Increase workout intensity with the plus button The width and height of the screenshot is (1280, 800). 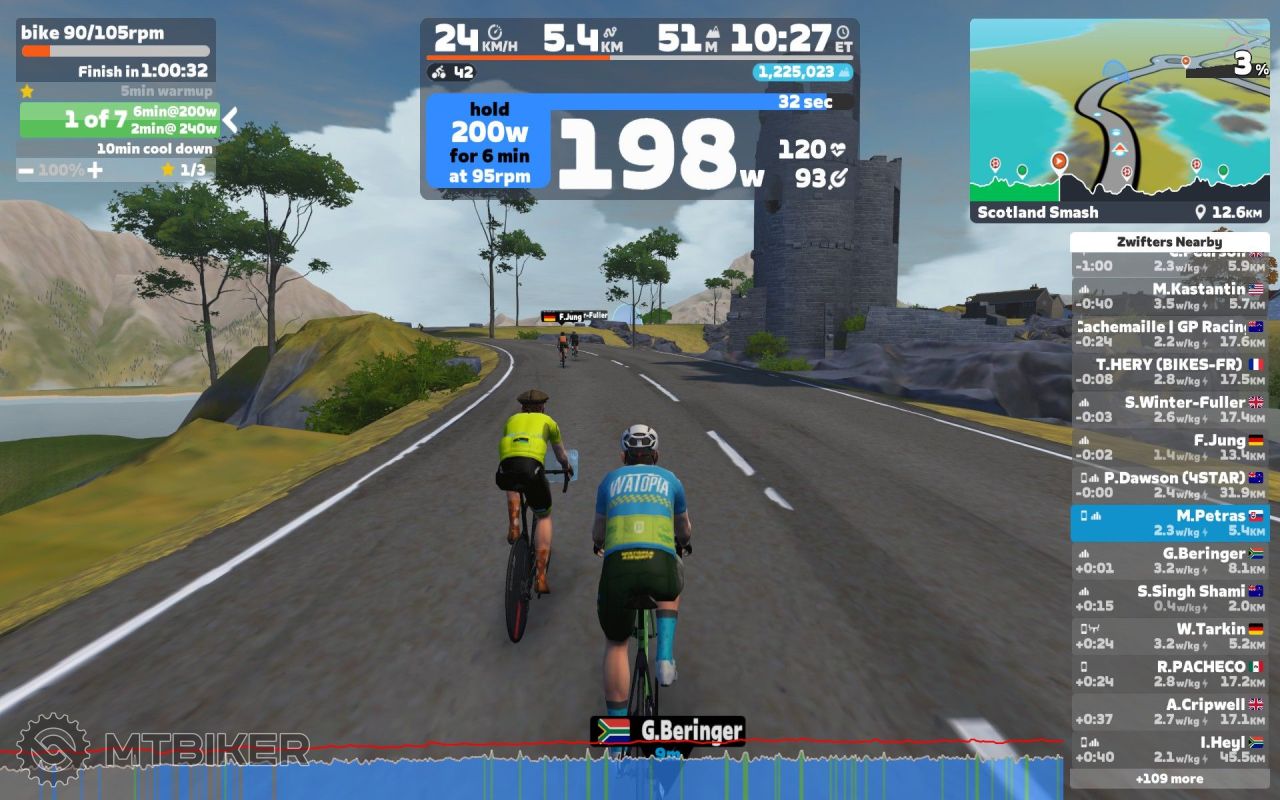click(x=95, y=170)
